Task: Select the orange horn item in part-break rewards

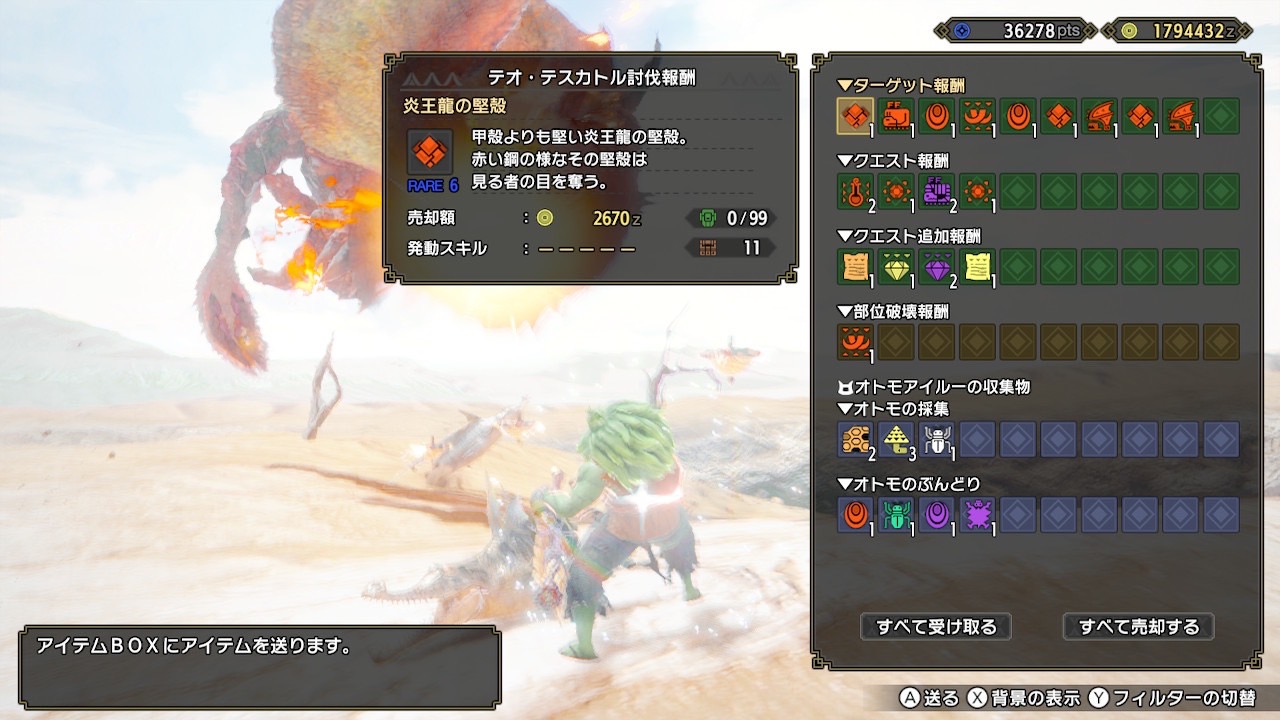Action: [855, 342]
